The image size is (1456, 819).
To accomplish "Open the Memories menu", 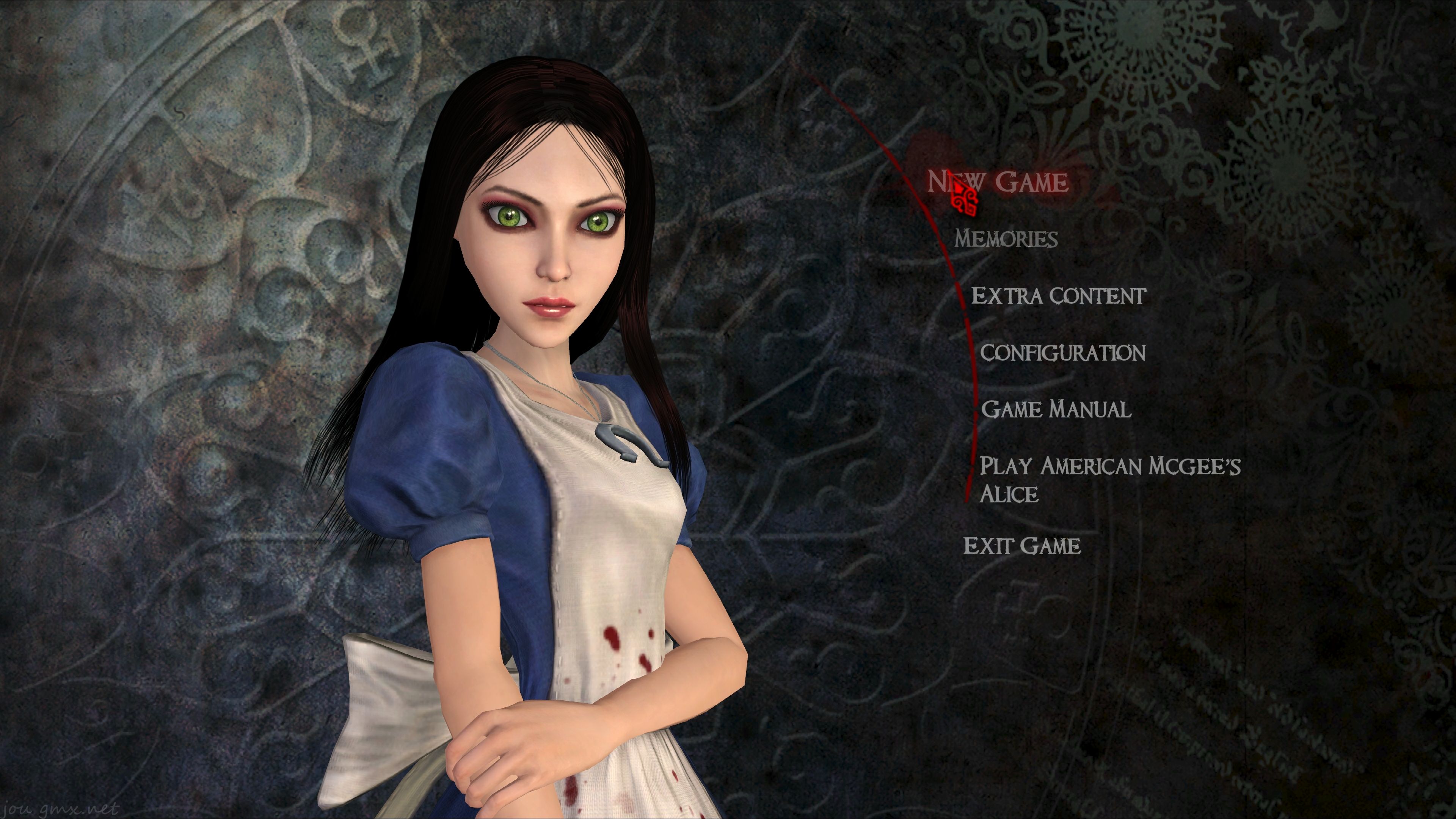I will (x=1006, y=239).
